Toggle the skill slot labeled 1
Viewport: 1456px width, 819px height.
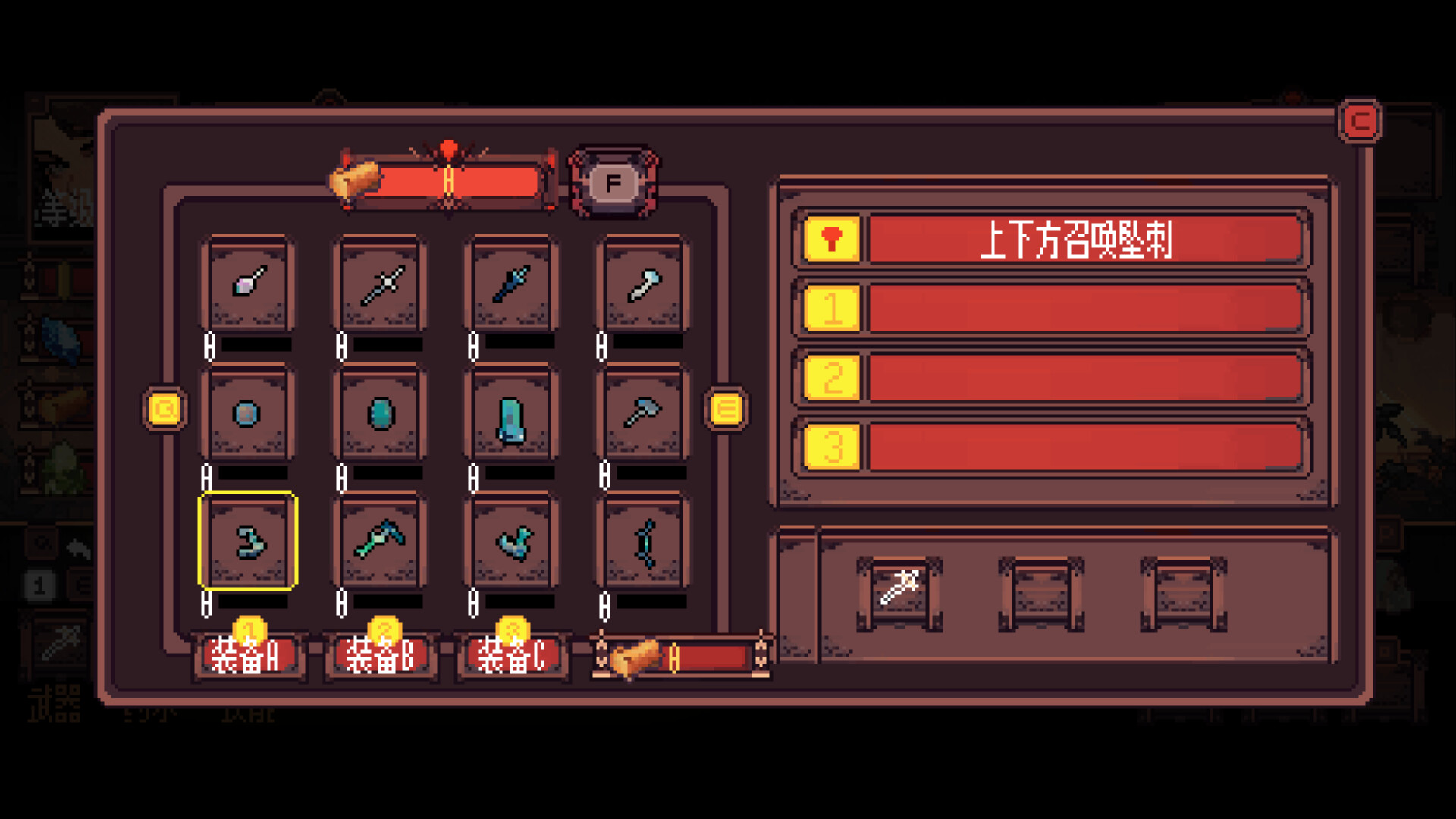[x=831, y=309]
